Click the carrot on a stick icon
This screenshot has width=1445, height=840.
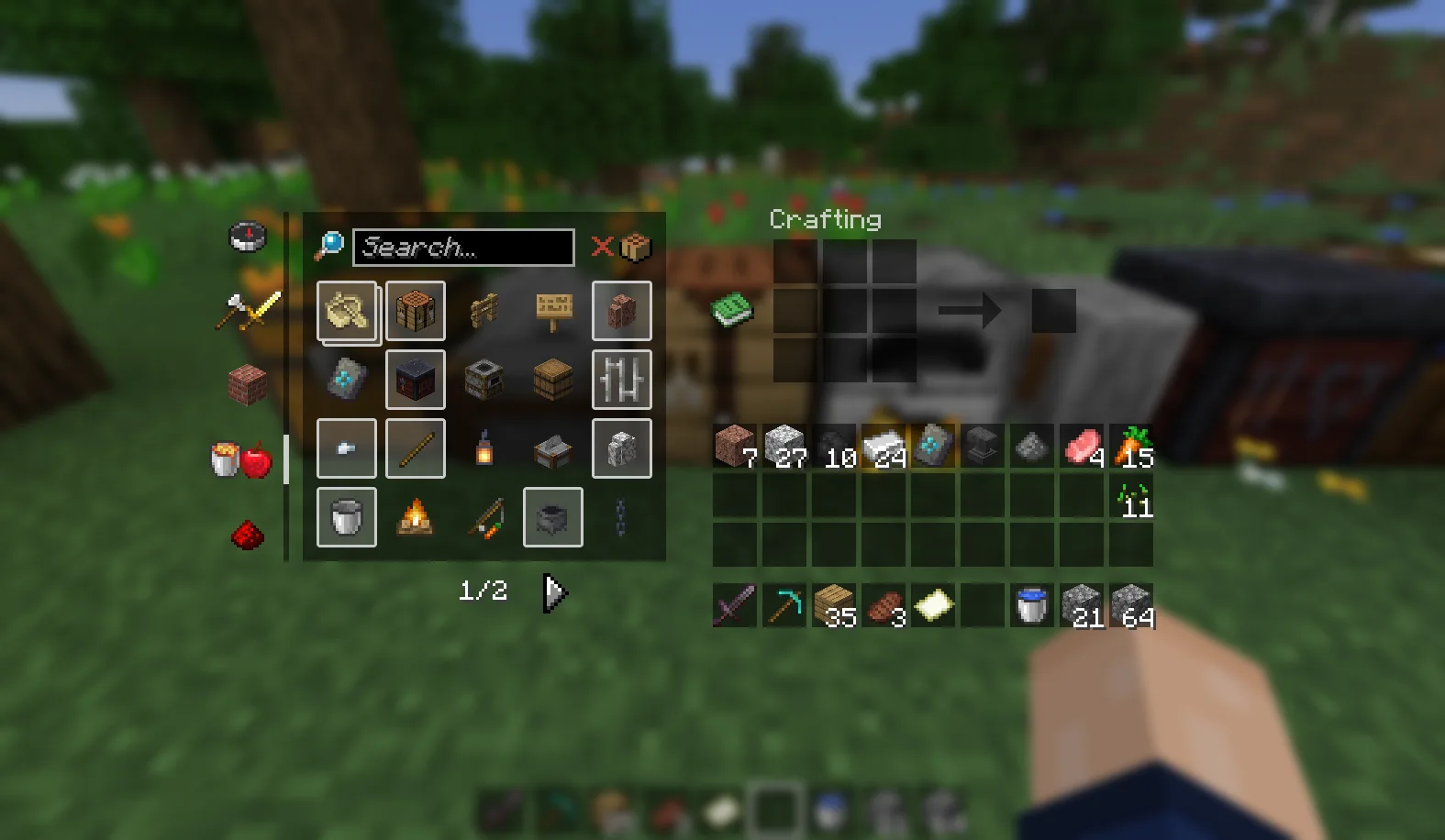click(484, 516)
